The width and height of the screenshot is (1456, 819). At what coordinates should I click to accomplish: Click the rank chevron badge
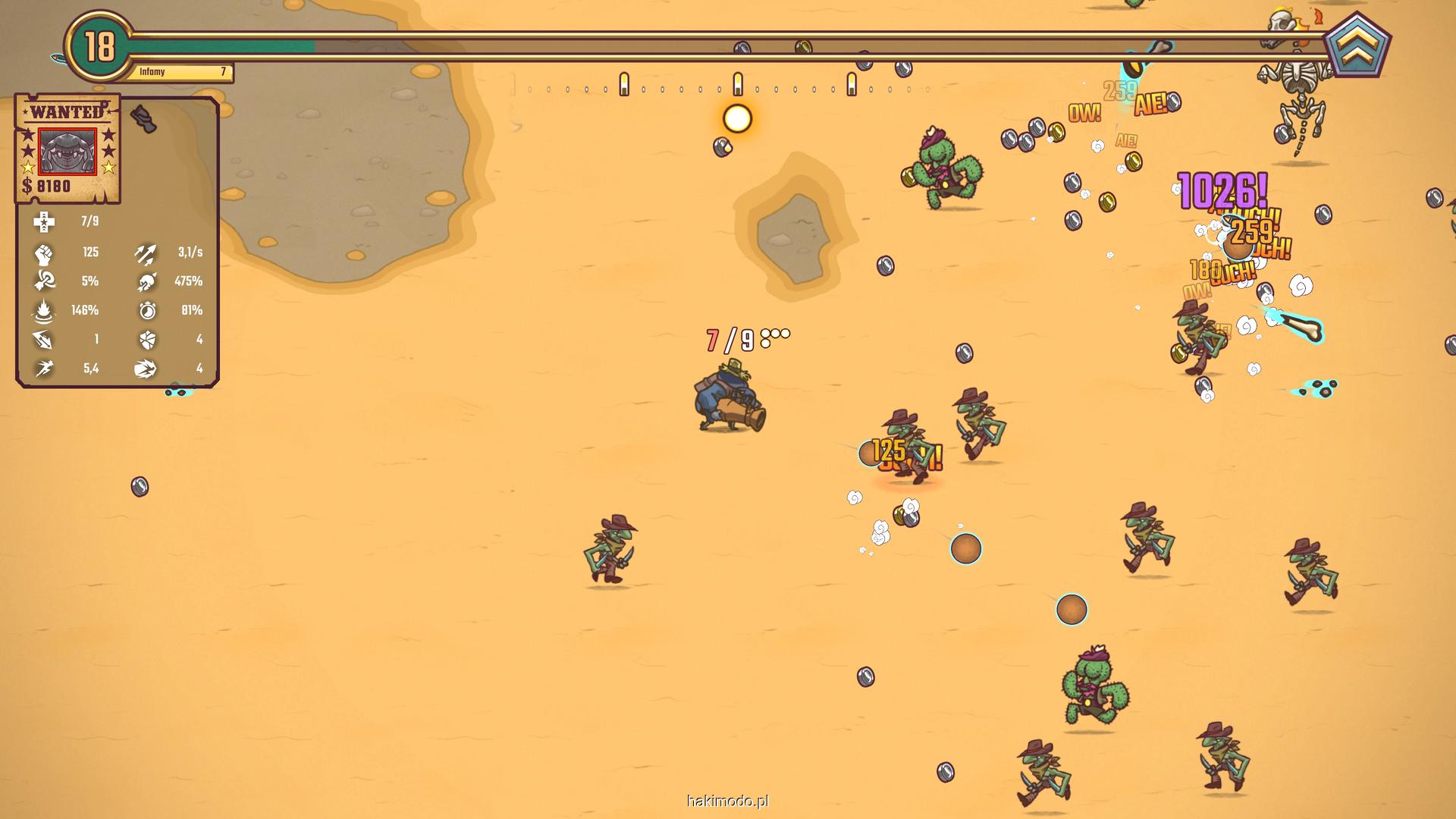(1357, 47)
